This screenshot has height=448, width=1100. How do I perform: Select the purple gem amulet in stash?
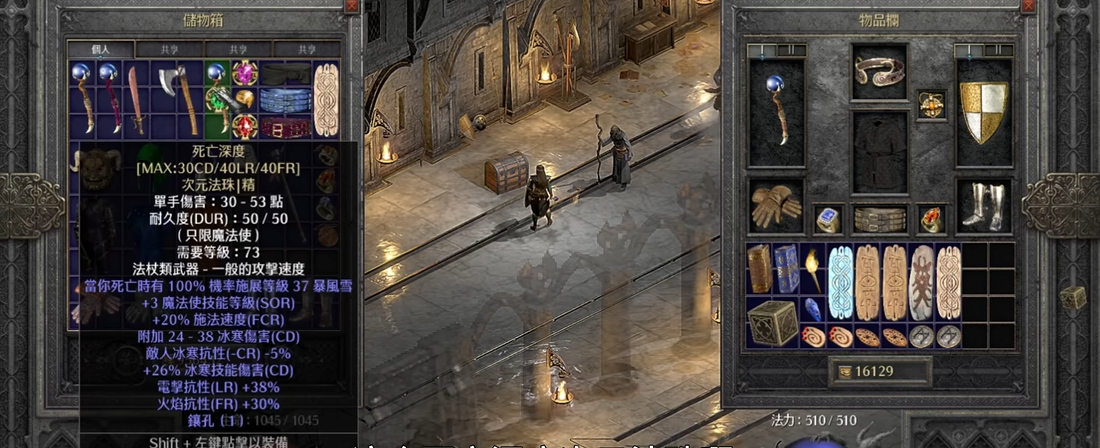(x=244, y=73)
